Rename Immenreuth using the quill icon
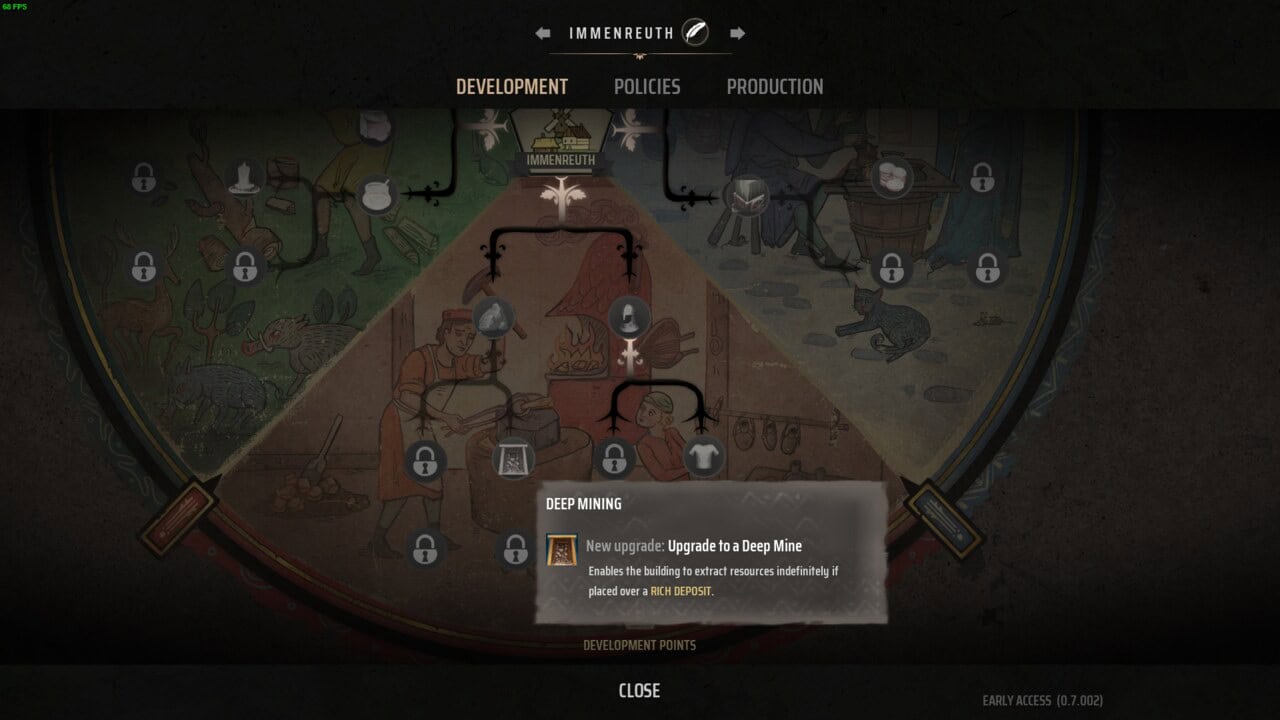1280x720 pixels. pos(695,33)
